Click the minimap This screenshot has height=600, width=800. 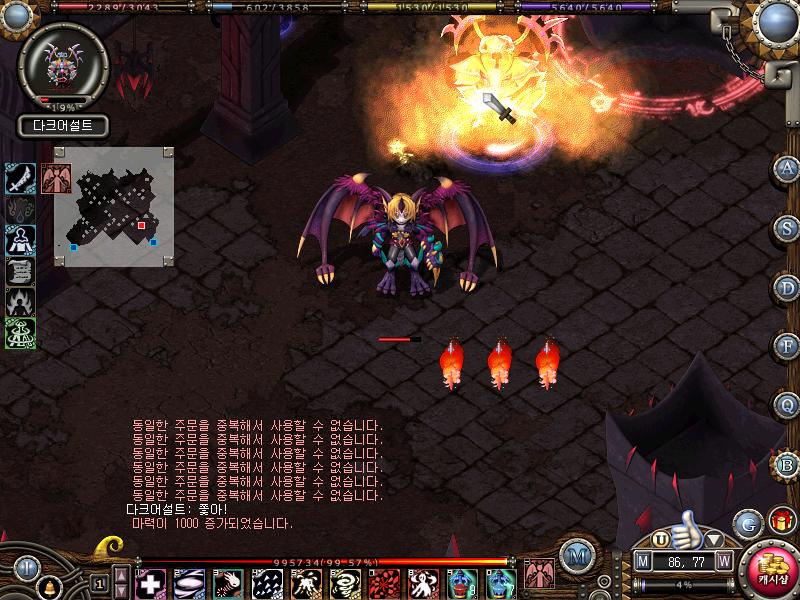point(115,207)
